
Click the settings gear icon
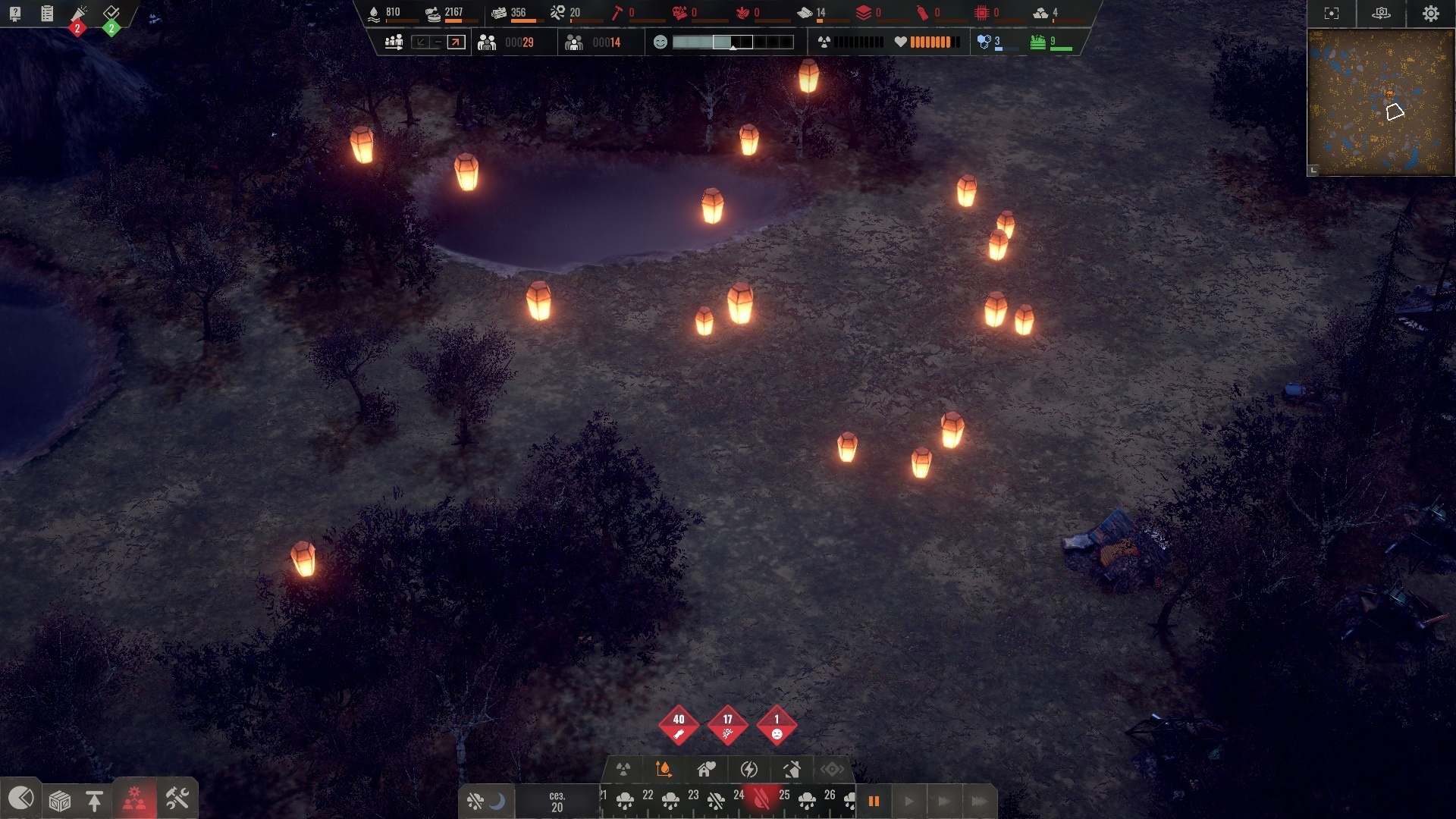click(1430, 14)
